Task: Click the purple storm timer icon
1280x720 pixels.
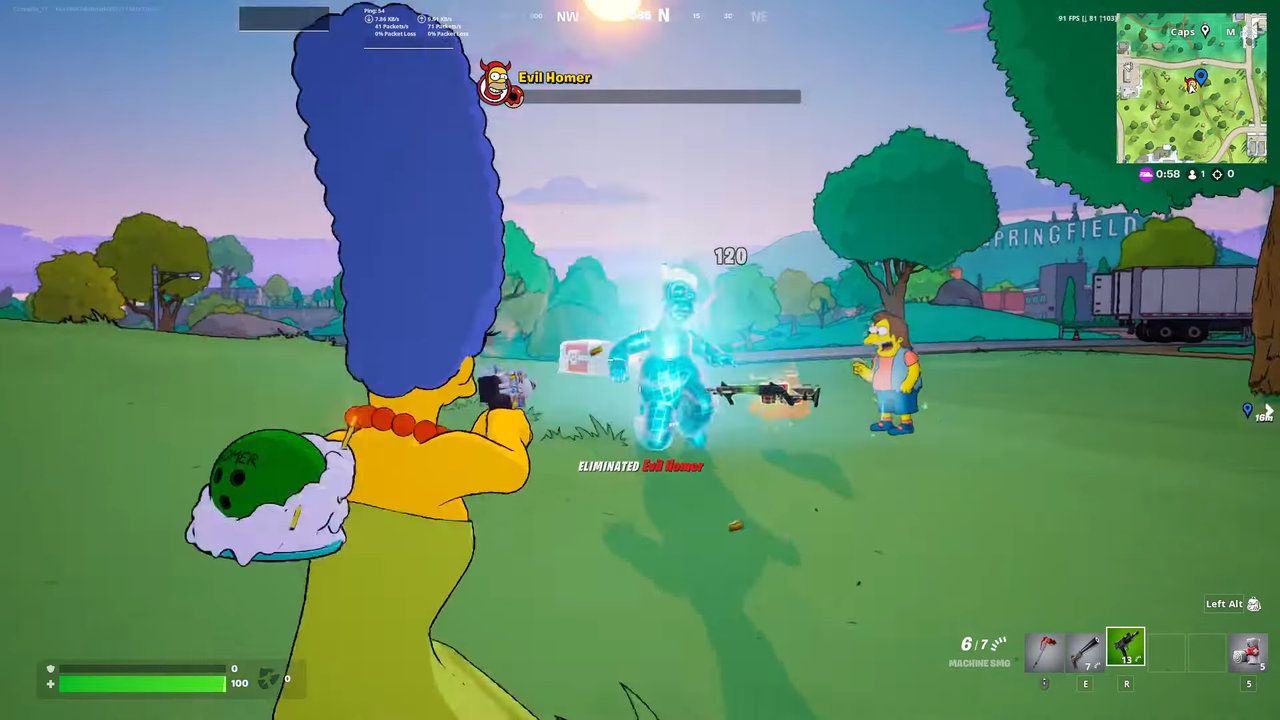Action: 1146,174
